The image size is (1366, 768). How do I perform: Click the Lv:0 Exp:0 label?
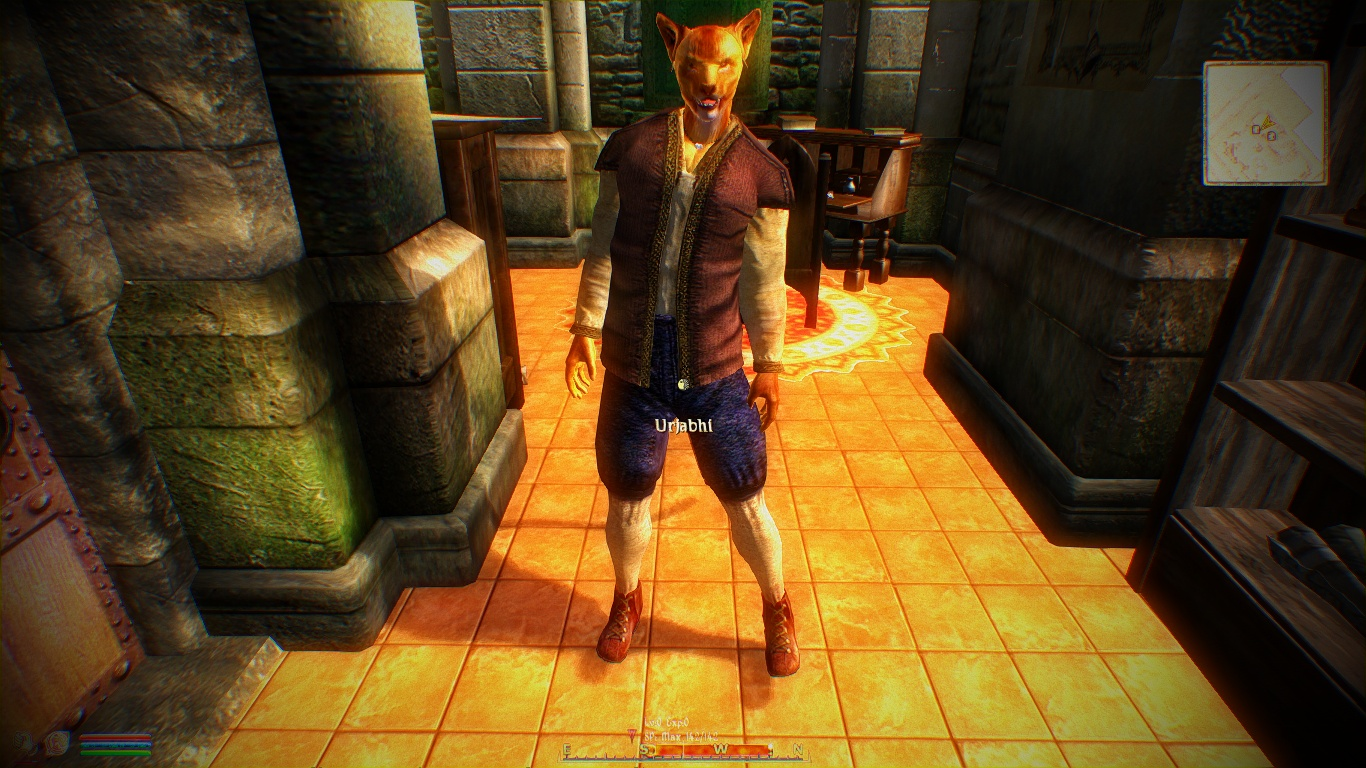point(666,721)
